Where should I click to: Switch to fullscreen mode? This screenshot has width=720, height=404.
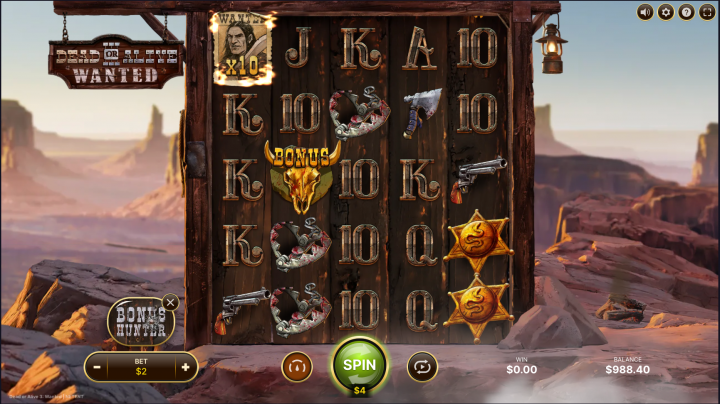point(707,12)
